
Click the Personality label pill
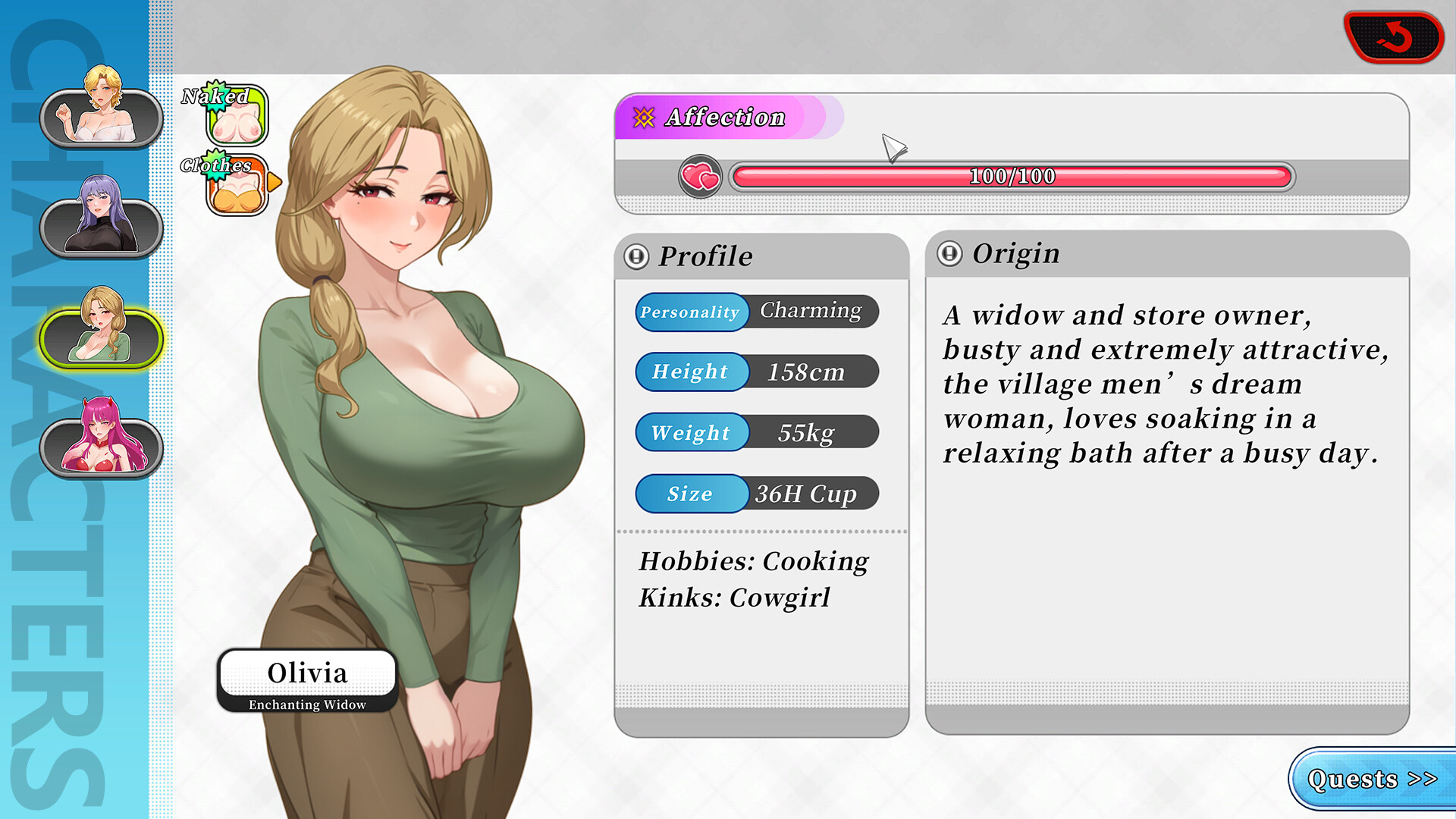(691, 312)
